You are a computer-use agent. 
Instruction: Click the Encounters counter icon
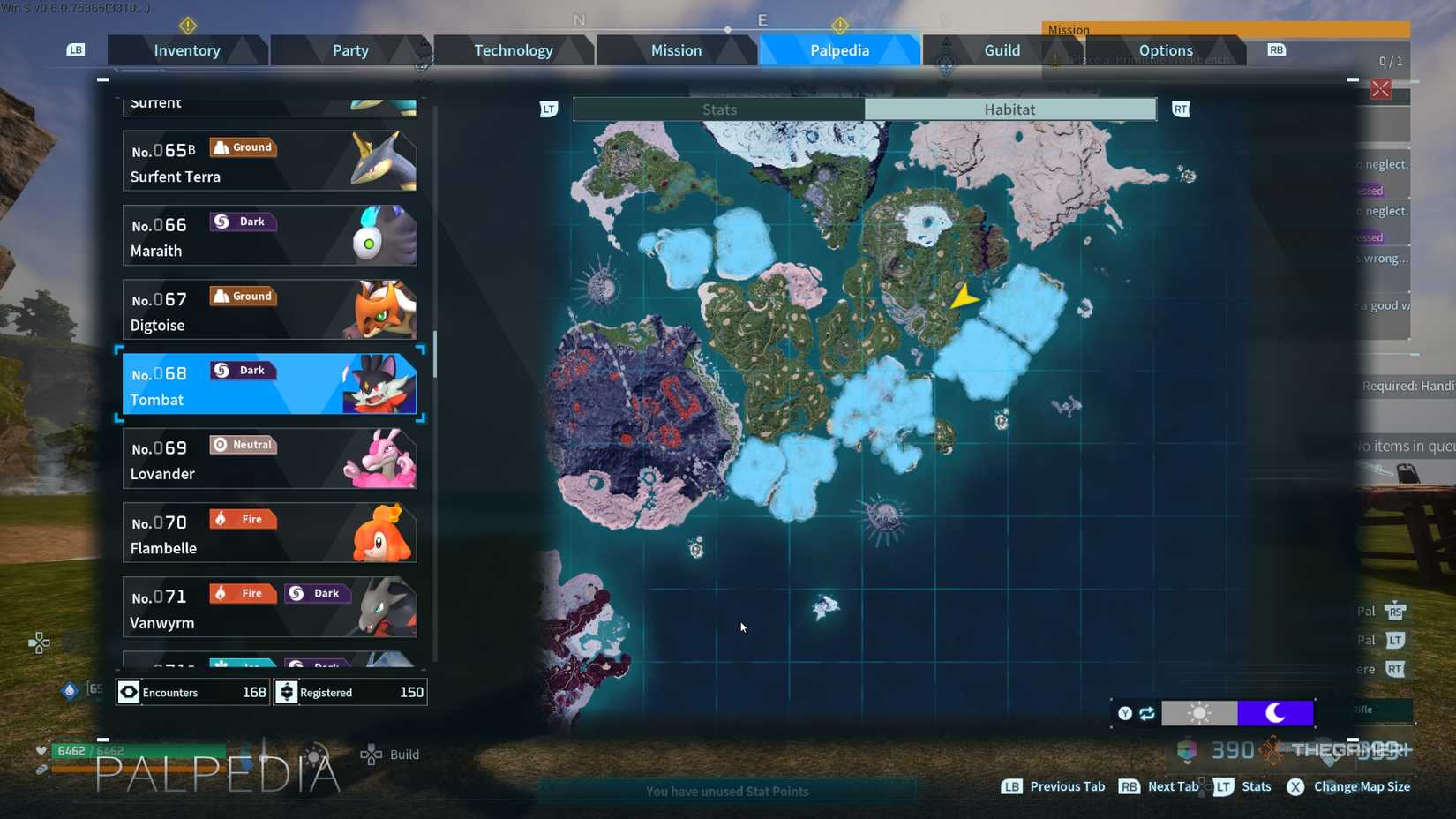pos(129,692)
